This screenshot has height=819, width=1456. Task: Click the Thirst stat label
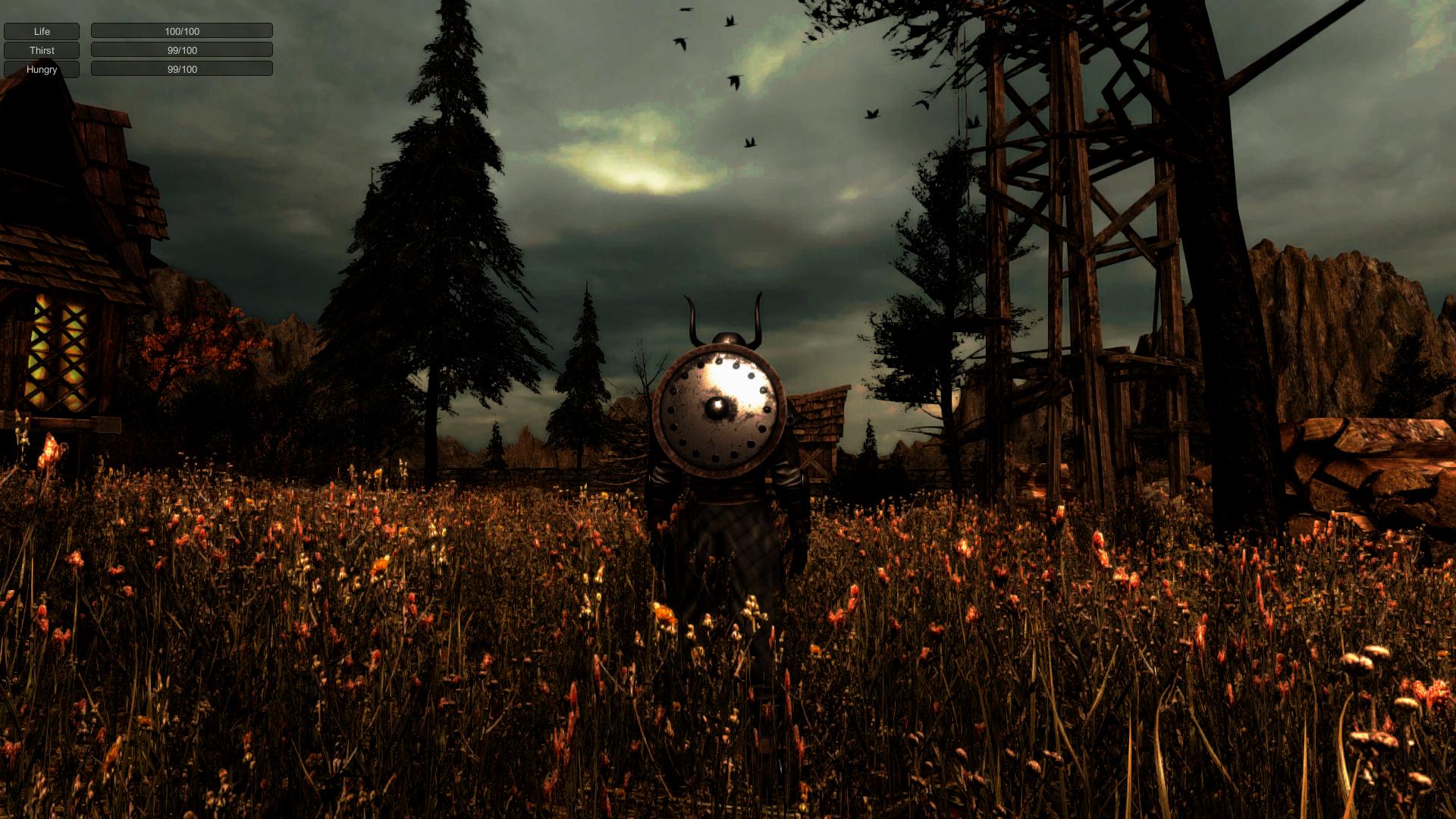point(42,50)
